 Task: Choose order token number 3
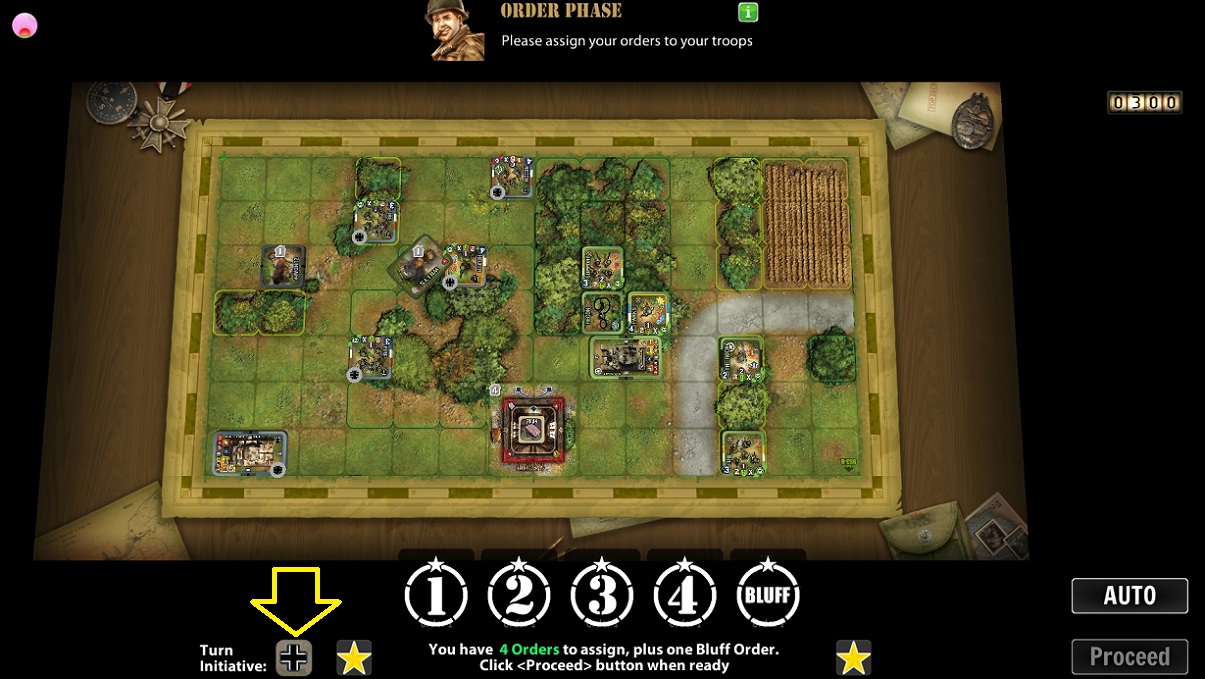coord(602,595)
